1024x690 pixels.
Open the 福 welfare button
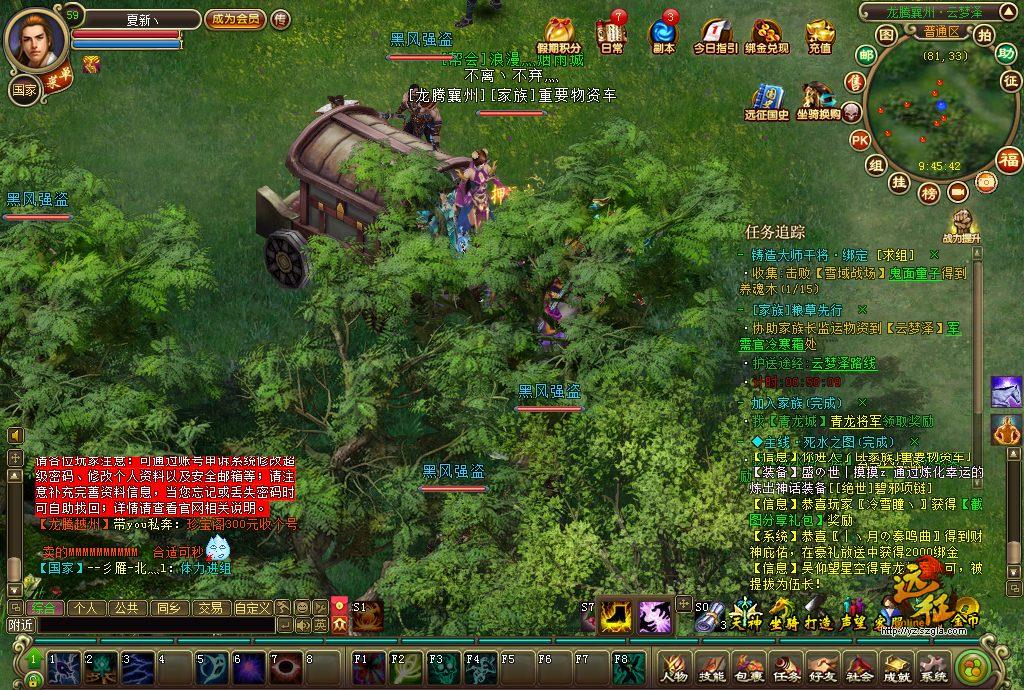[x=1009, y=160]
